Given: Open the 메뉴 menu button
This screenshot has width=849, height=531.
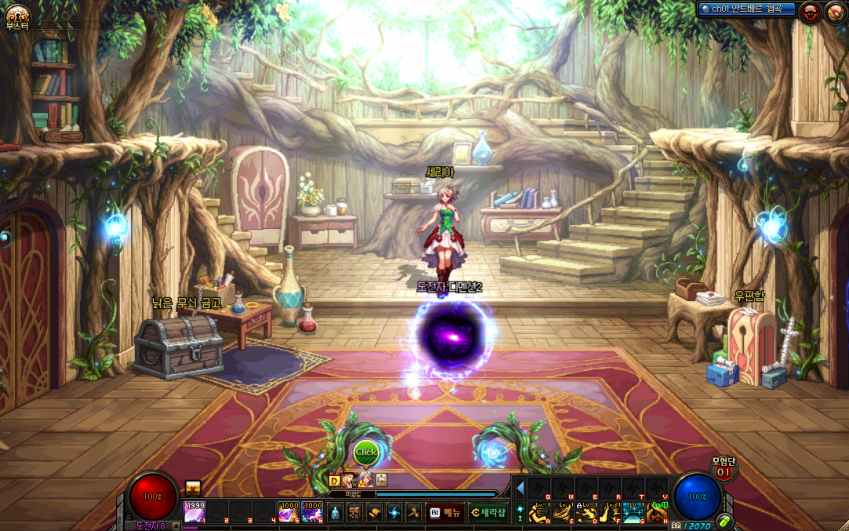Looking at the screenshot, I should tap(445, 512).
